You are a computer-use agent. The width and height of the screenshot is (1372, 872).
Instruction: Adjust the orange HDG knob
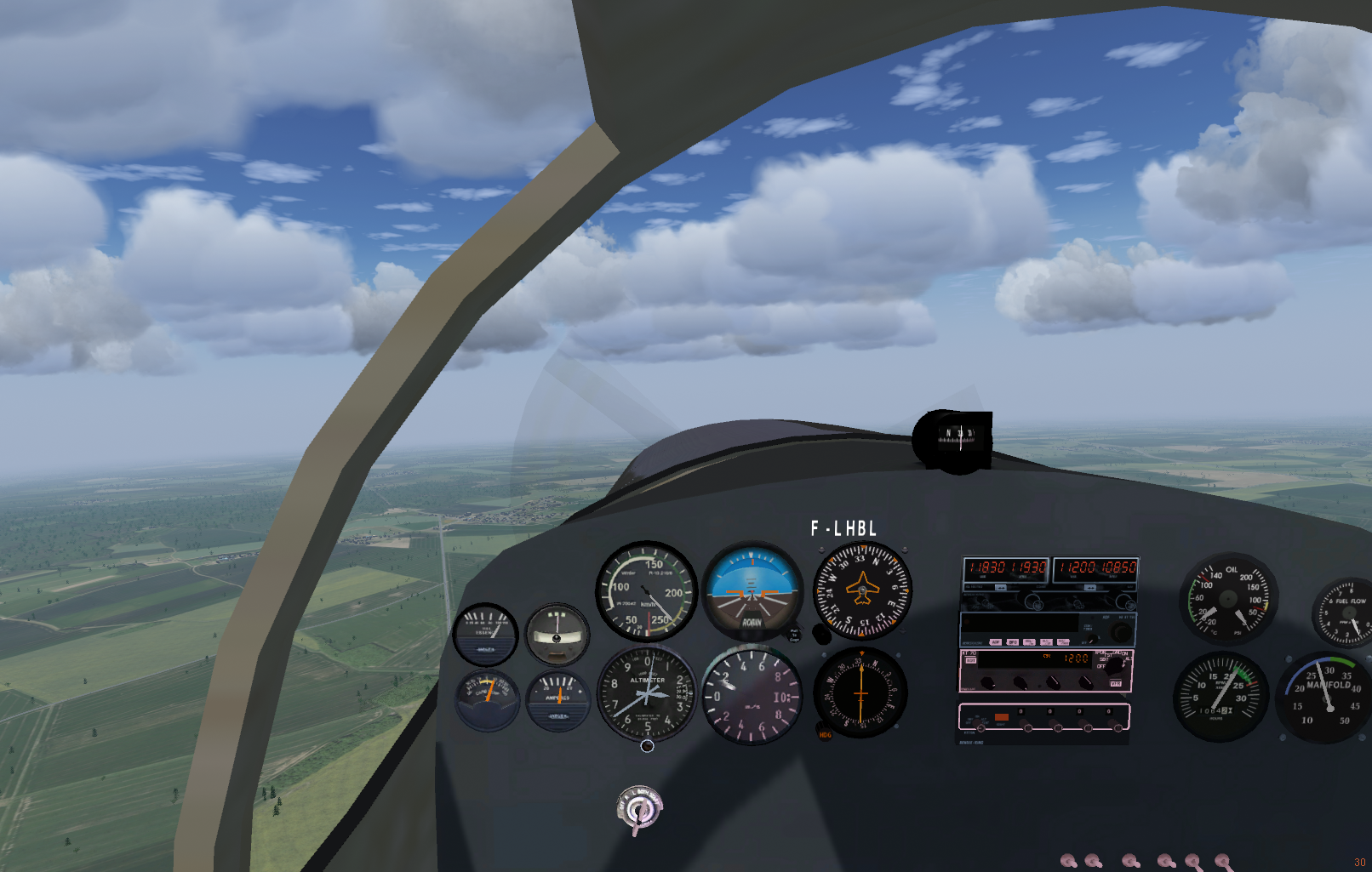(x=824, y=734)
